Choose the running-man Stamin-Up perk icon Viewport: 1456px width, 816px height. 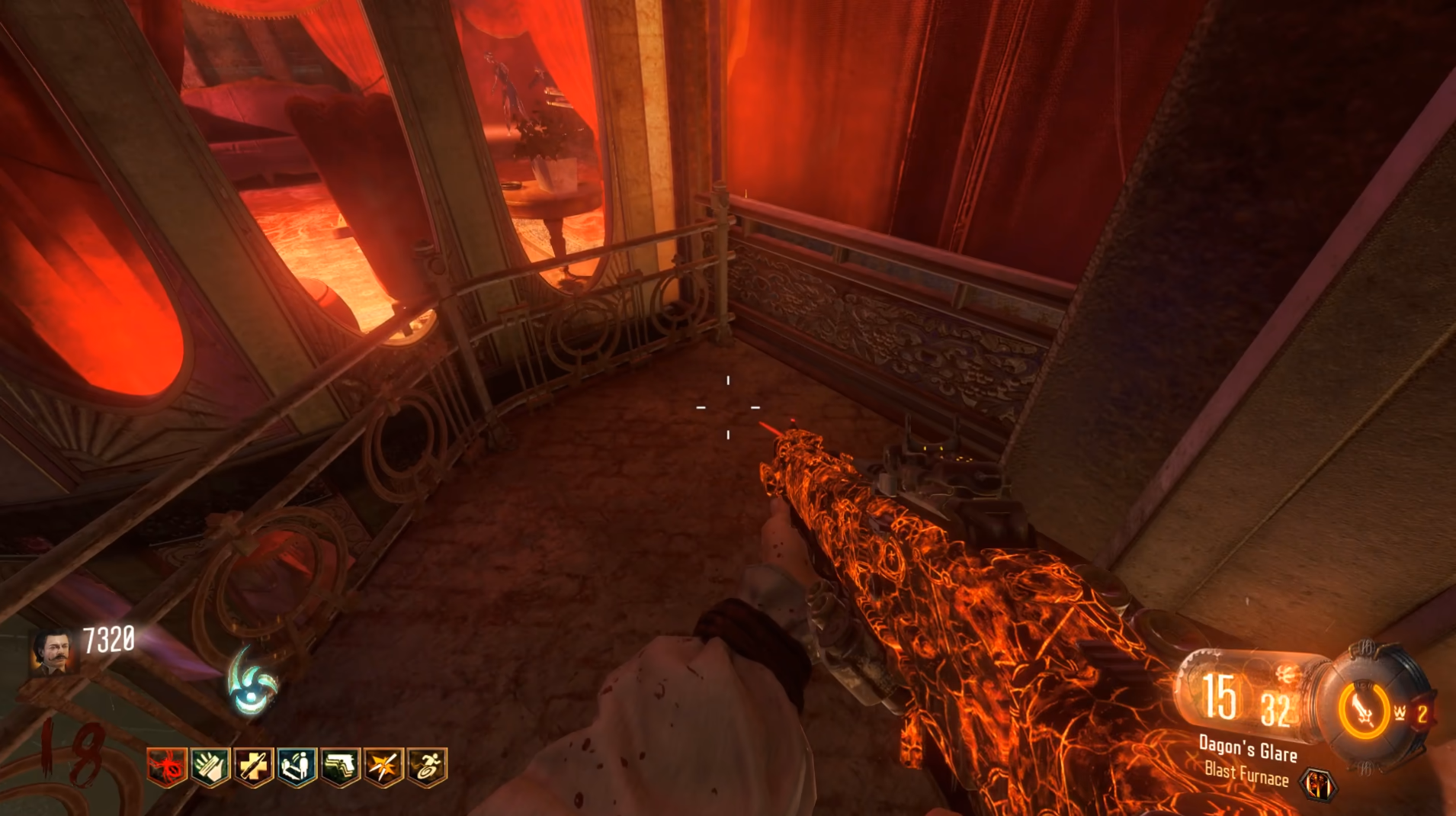click(x=427, y=766)
